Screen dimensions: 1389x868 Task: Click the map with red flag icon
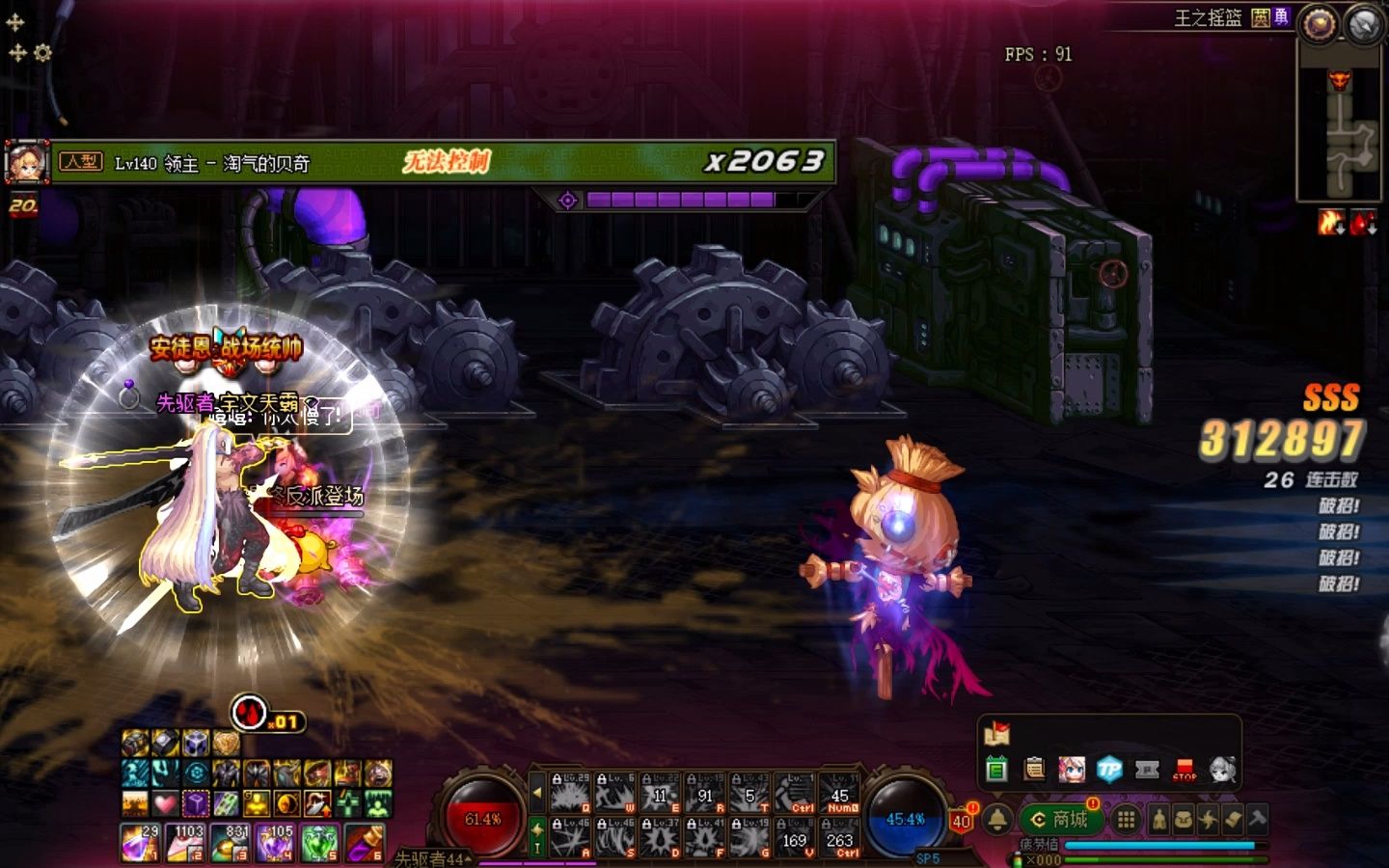[996, 735]
